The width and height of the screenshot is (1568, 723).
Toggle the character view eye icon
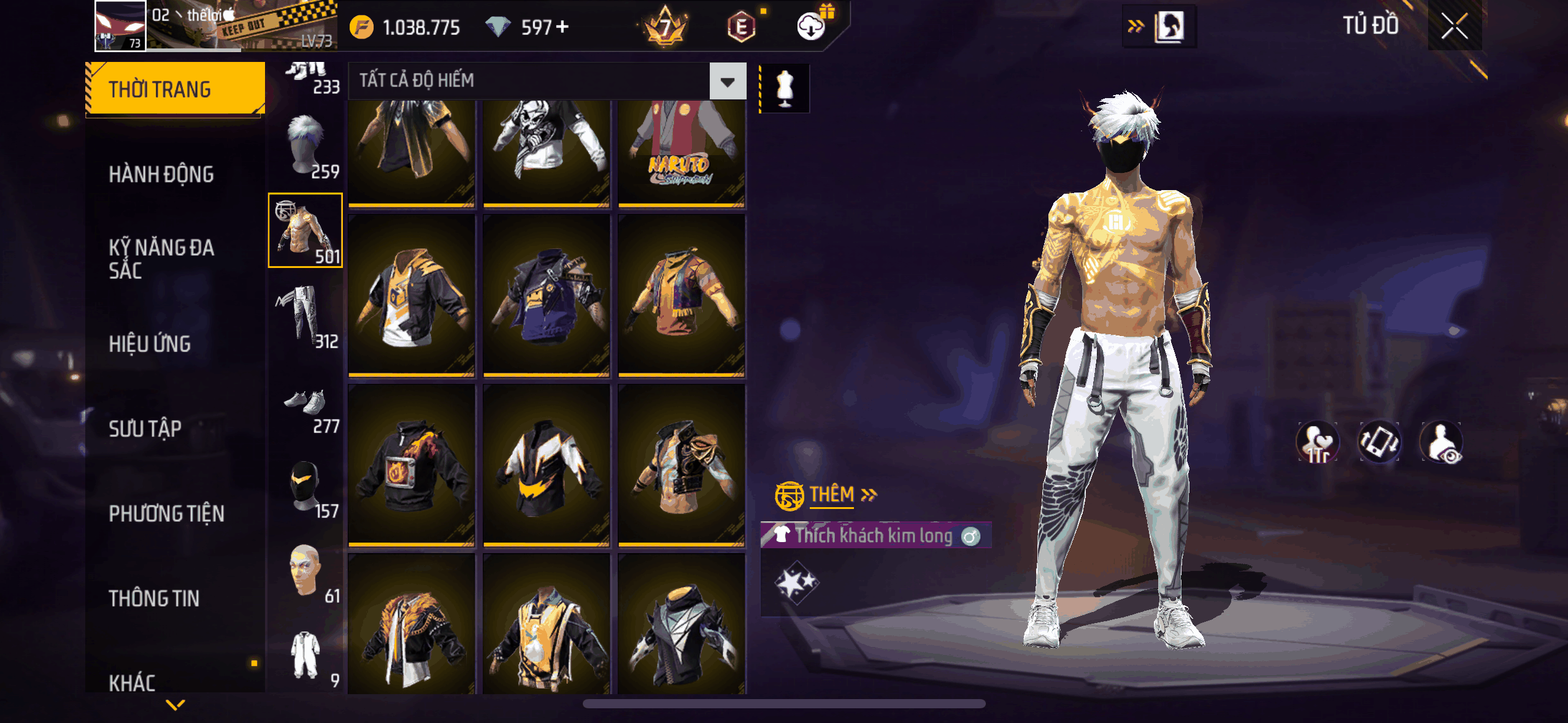(x=1441, y=442)
